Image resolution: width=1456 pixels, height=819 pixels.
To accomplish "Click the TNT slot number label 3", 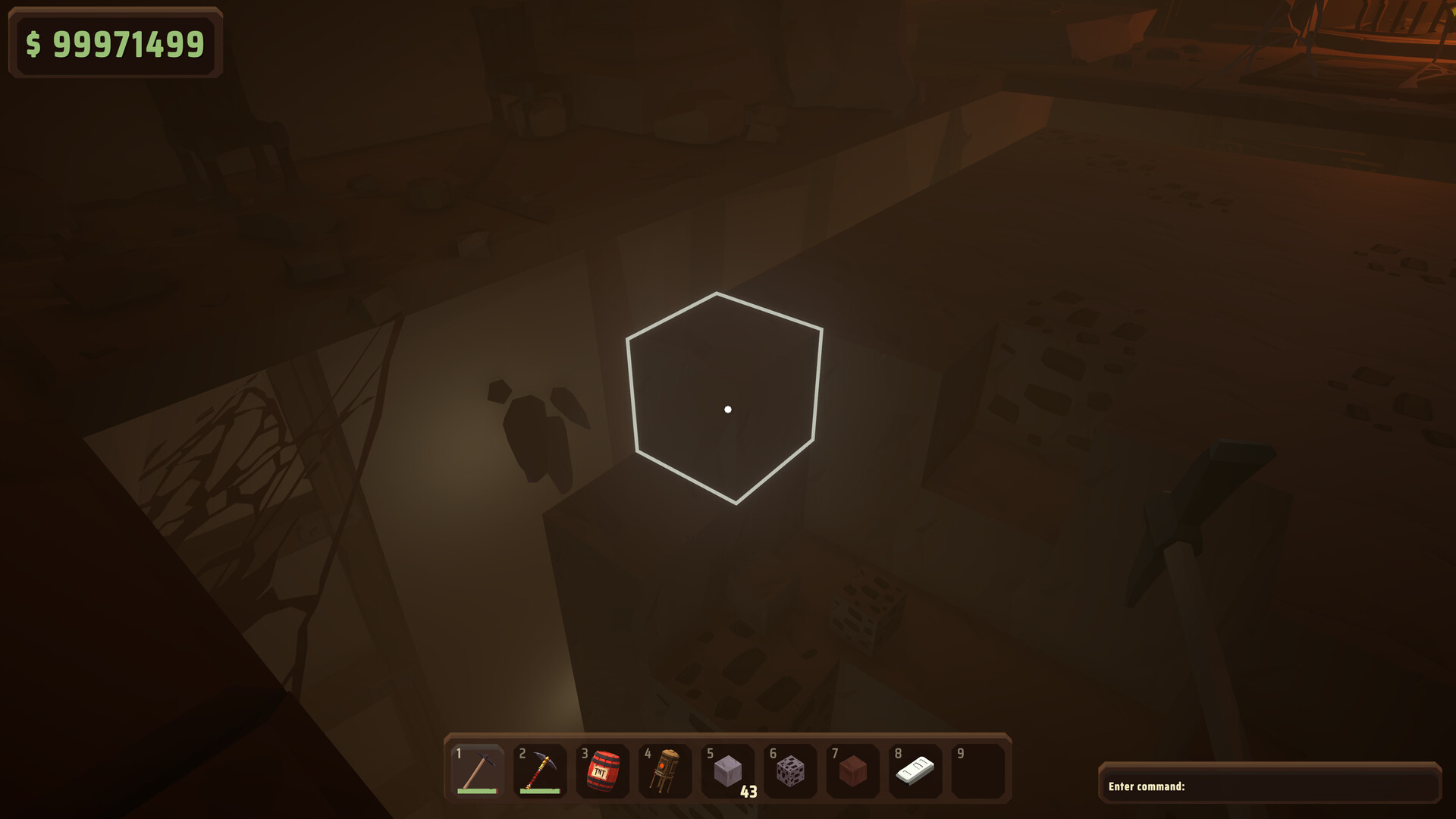I will (584, 755).
